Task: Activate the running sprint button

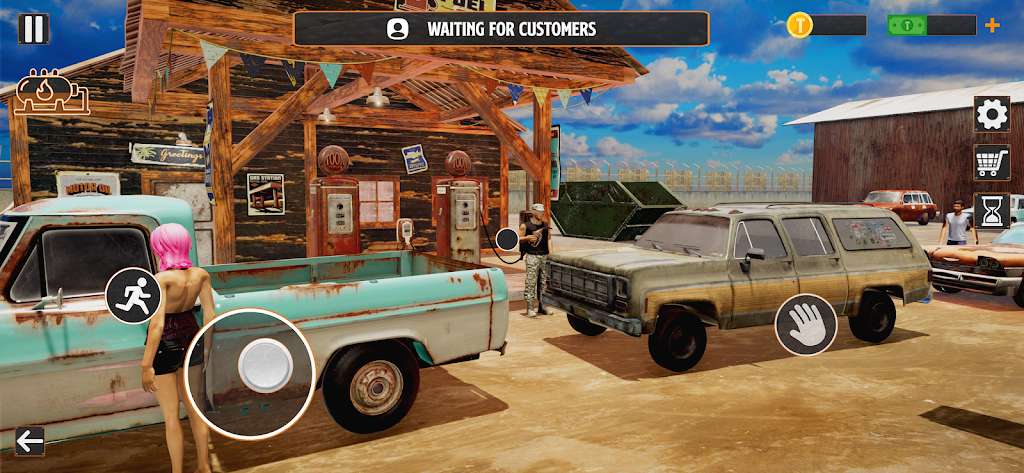Action: 133,295
